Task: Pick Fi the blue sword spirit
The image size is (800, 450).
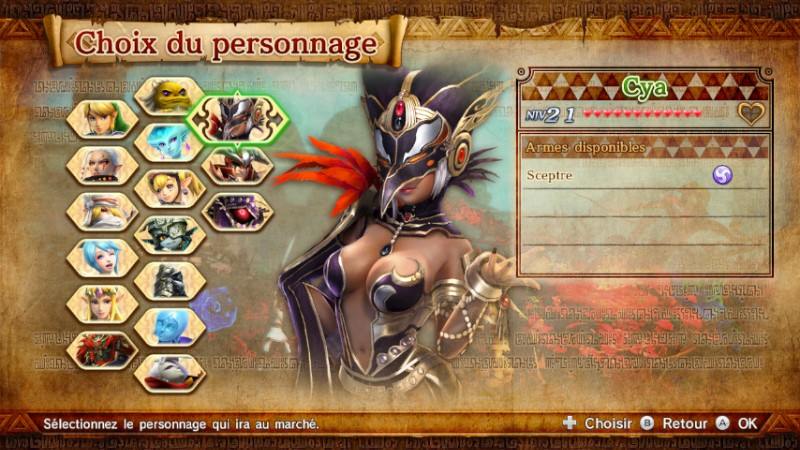Action: point(170,326)
